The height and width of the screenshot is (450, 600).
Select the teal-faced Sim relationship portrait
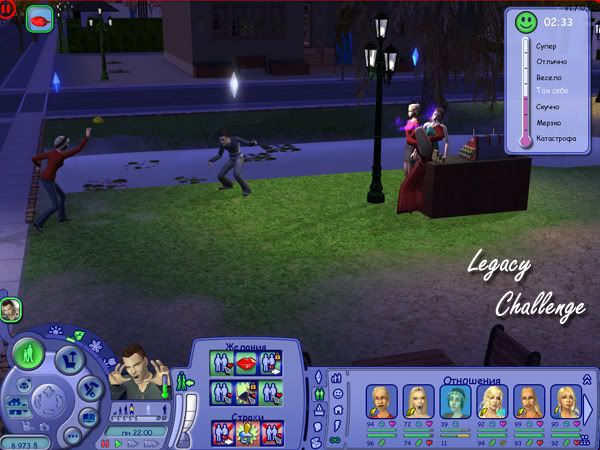451,401
